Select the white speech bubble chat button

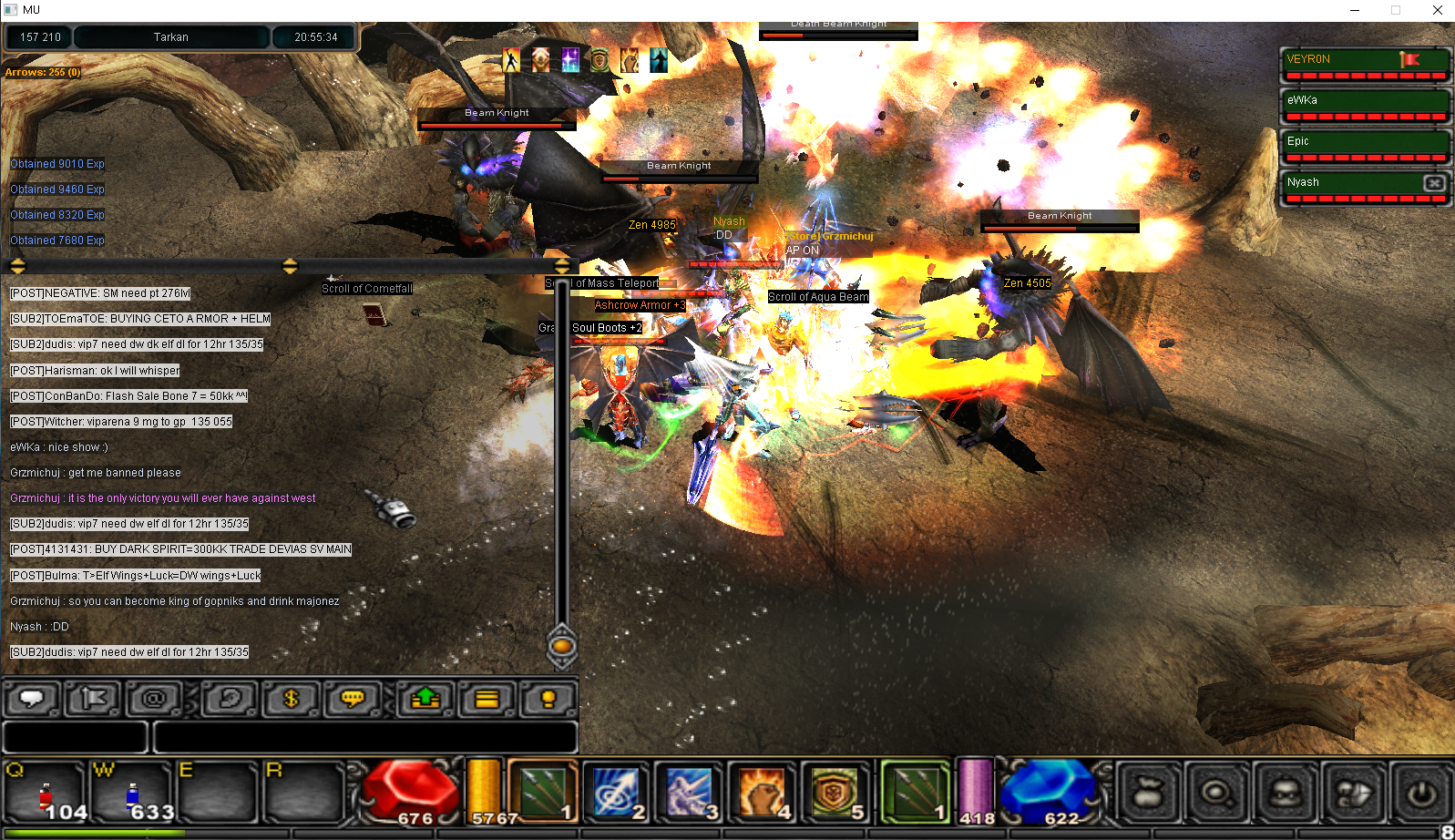[33, 700]
